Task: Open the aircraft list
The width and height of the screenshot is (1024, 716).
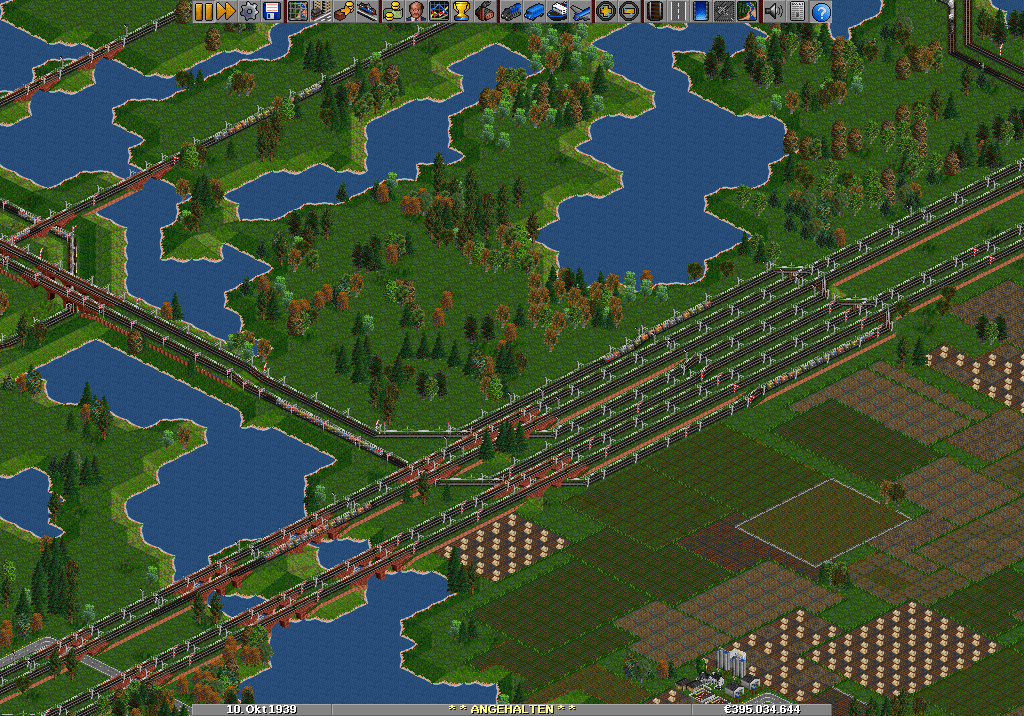Action: click(x=580, y=11)
